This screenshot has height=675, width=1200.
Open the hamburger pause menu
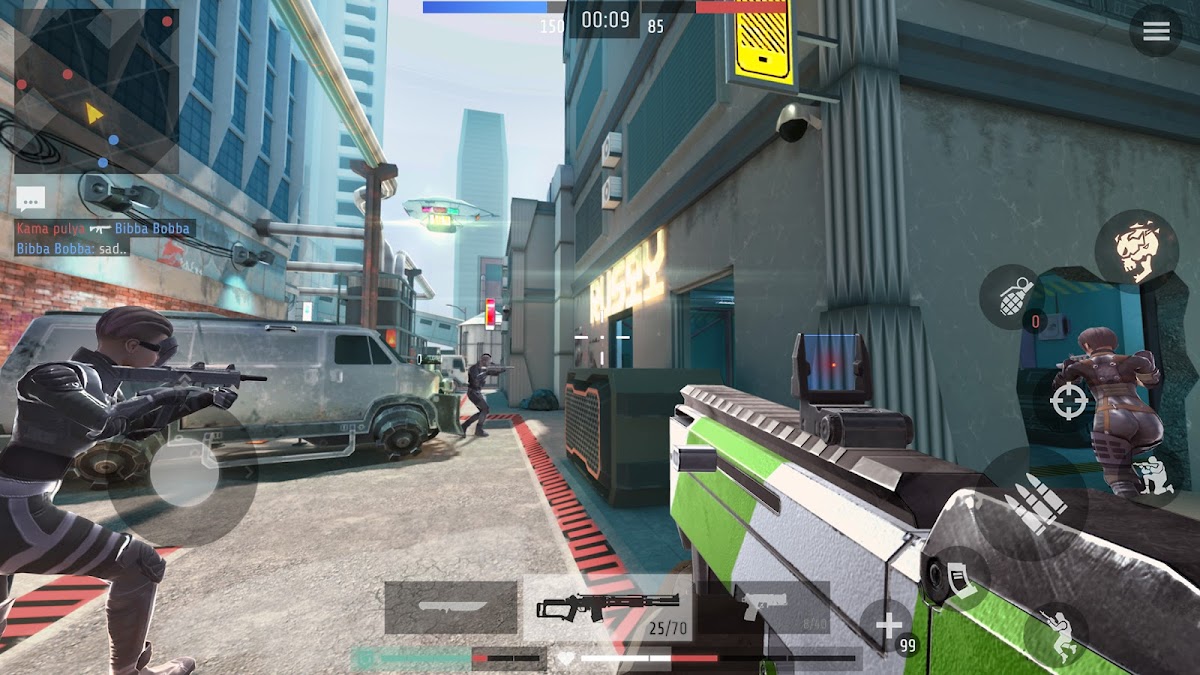[1155, 31]
